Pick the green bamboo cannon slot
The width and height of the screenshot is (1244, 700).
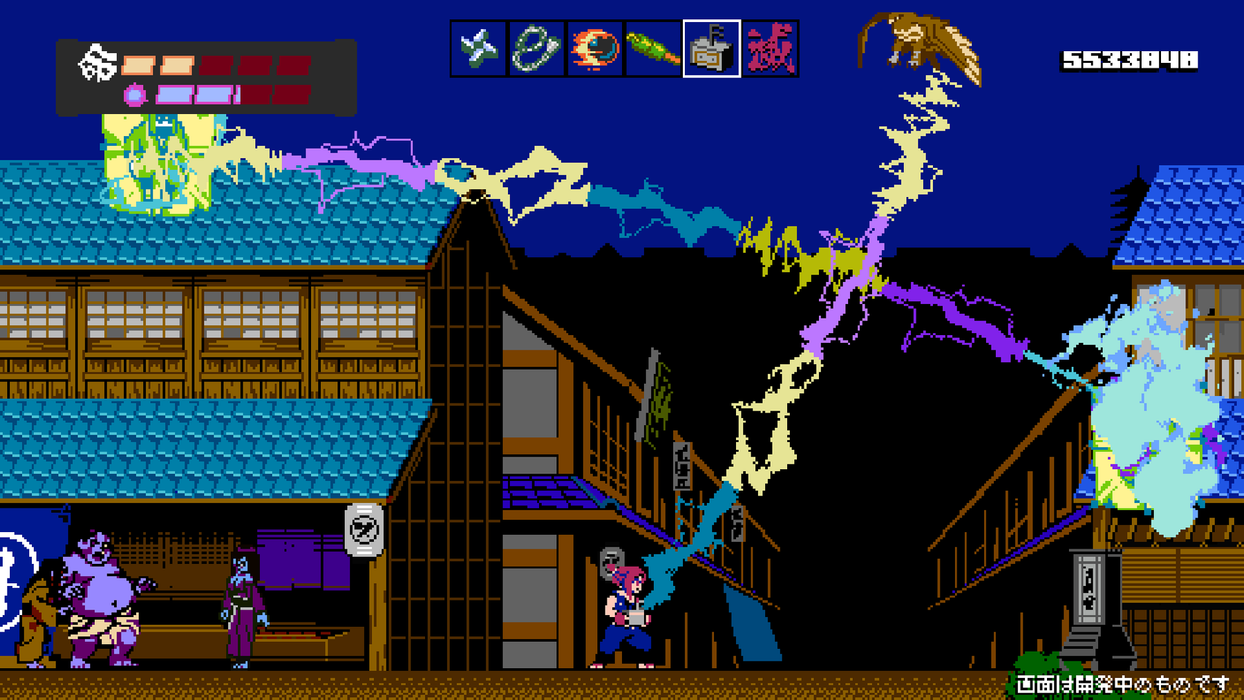tap(653, 48)
